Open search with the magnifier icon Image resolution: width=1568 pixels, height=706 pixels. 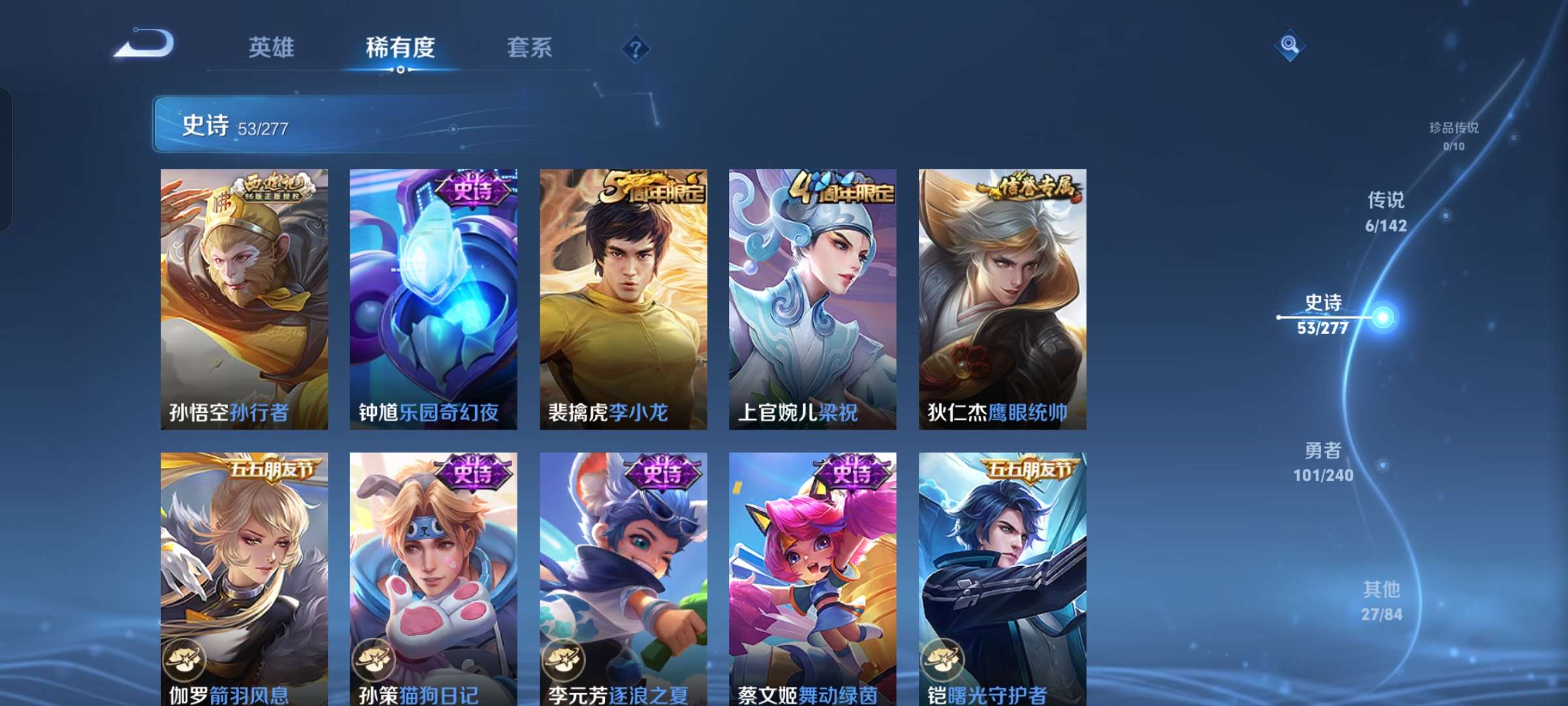click(x=1288, y=46)
